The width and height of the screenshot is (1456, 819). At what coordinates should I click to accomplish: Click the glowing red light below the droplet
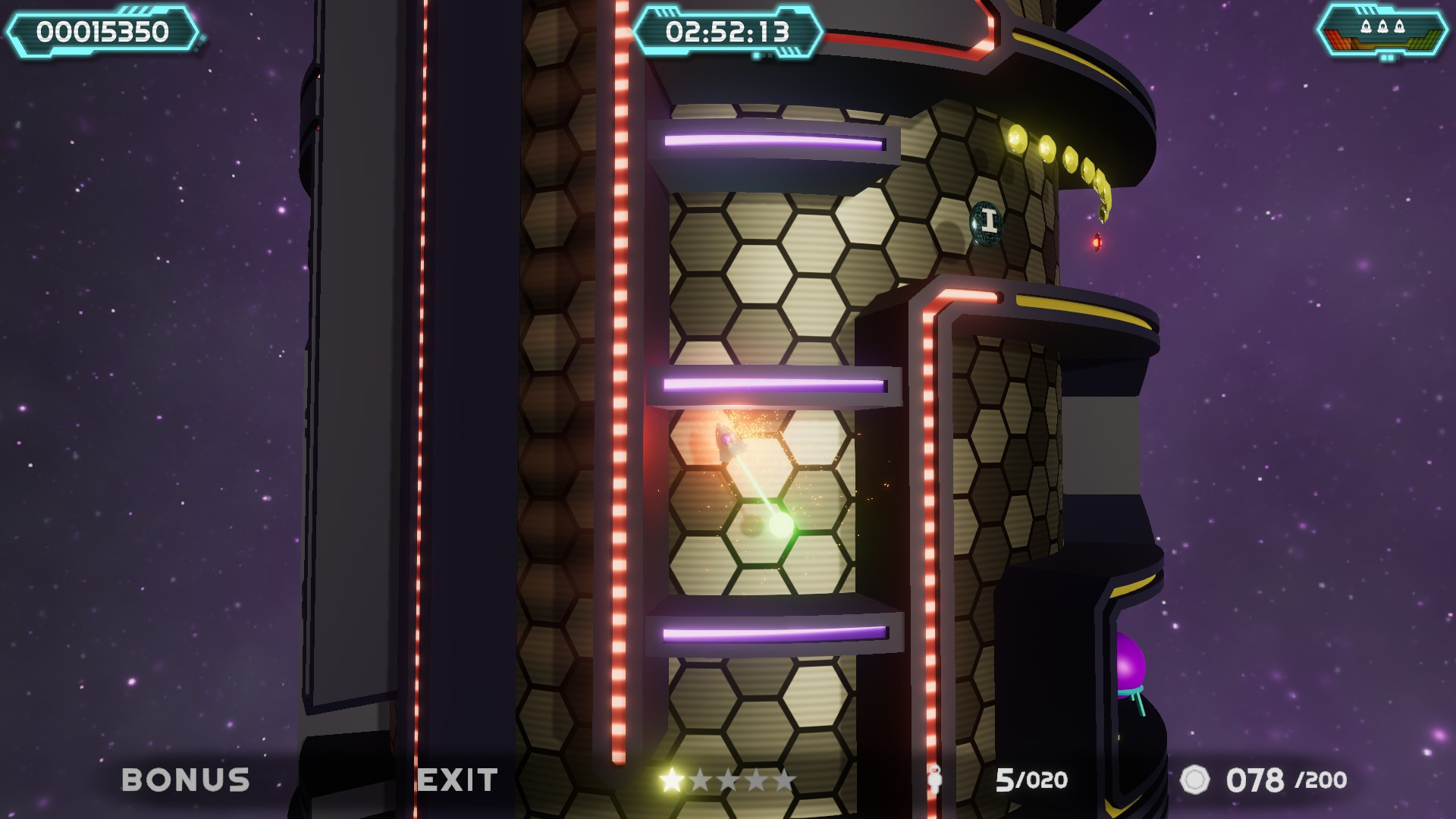pyautogui.click(x=1097, y=241)
